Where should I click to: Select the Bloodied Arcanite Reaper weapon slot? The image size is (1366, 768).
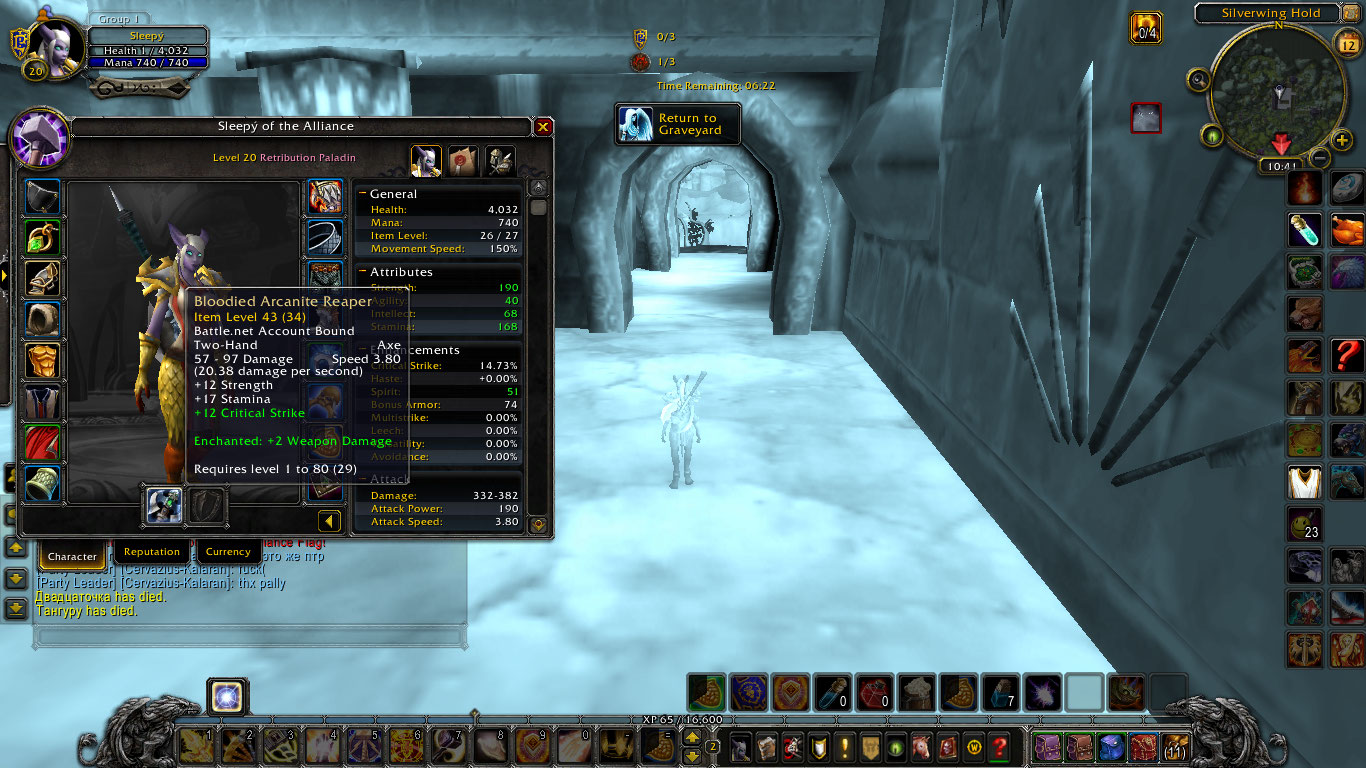pyautogui.click(x=163, y=505)
